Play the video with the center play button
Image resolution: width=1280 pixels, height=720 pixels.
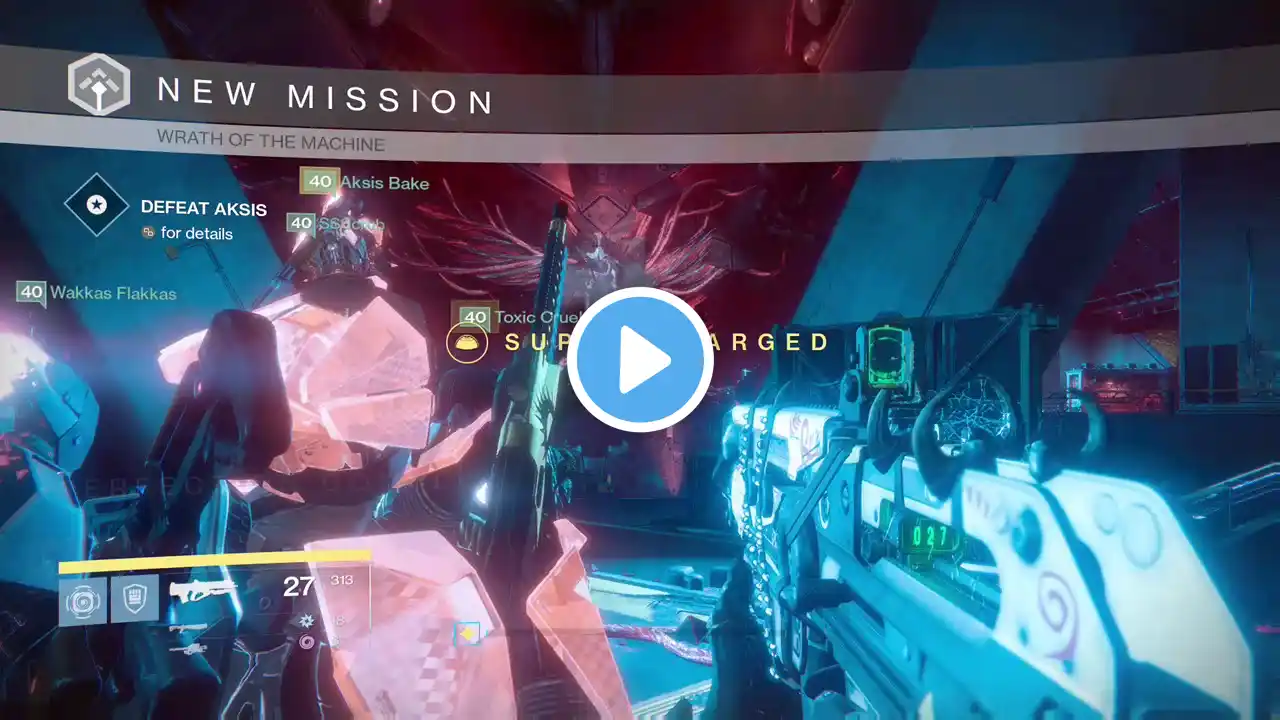[640, 360]
